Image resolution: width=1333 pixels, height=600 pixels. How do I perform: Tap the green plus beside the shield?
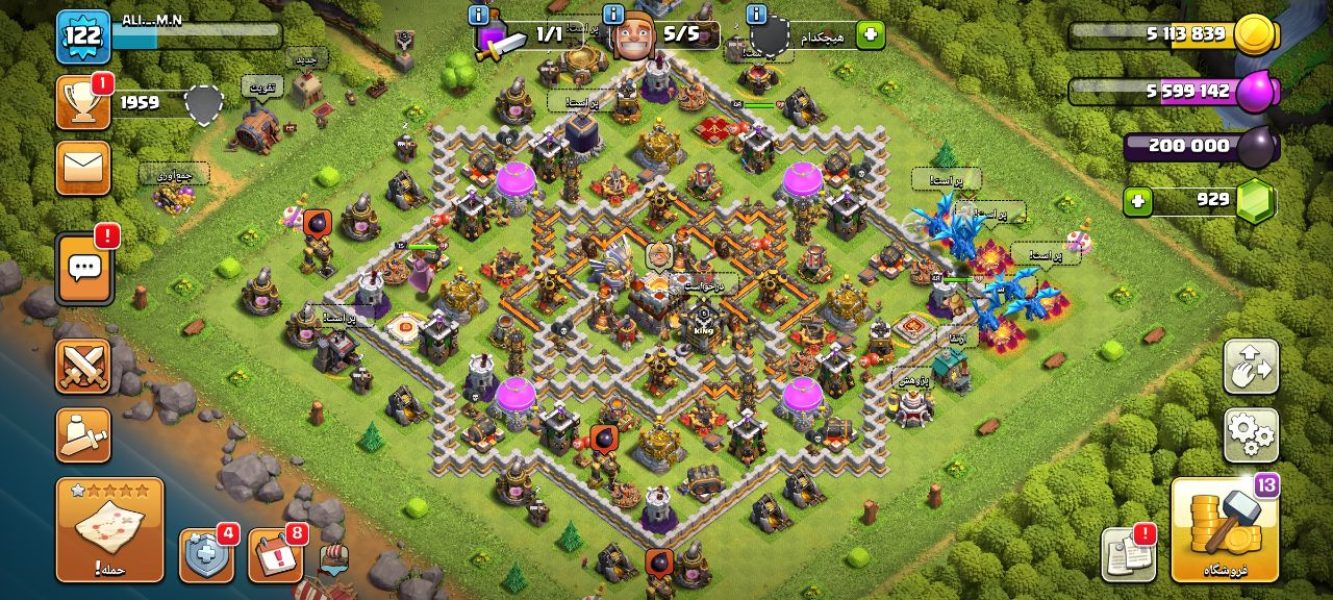click(870, 35)
